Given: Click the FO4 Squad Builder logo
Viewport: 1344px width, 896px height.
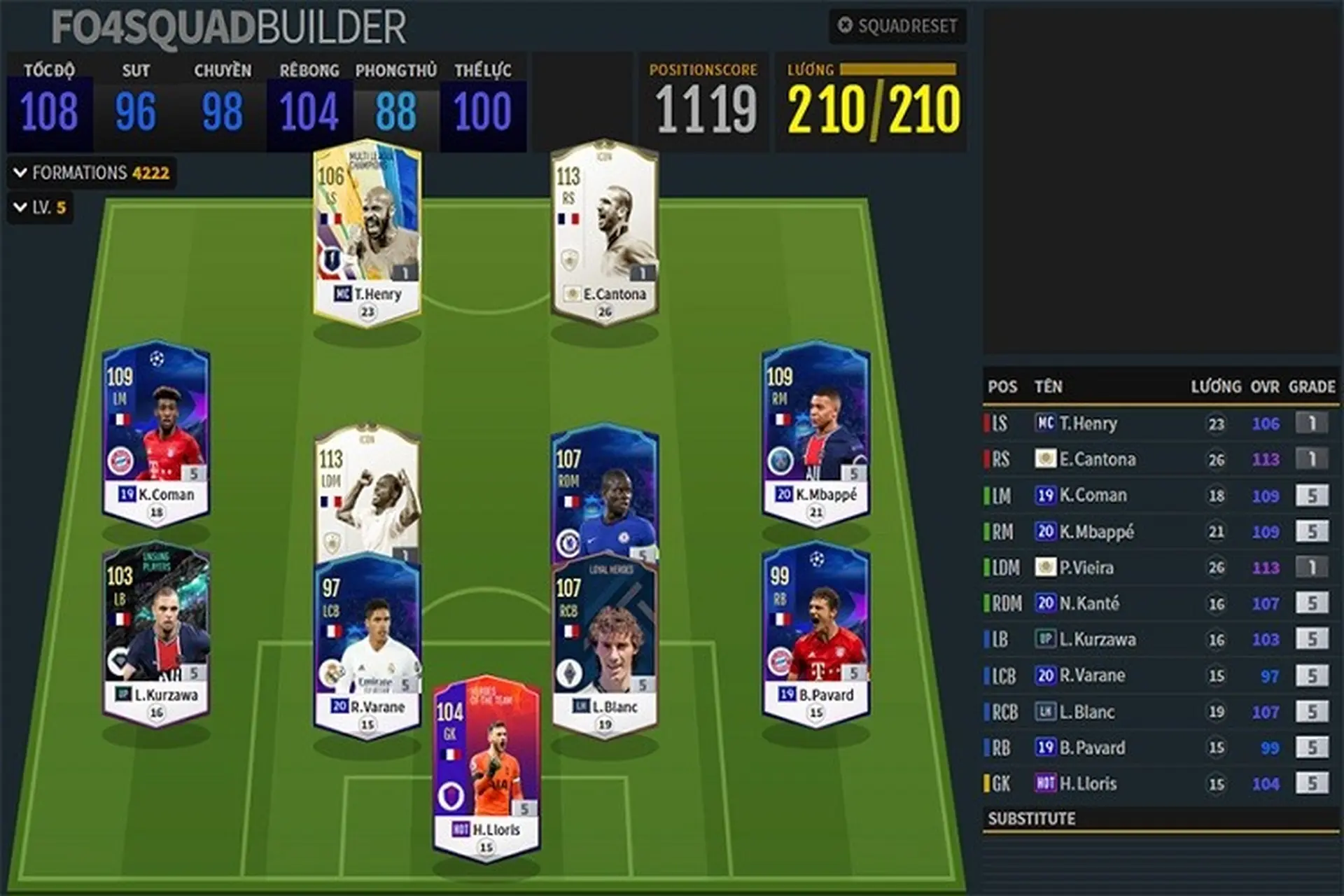Looking at the screenshot, I should click(x=229, y=28).
